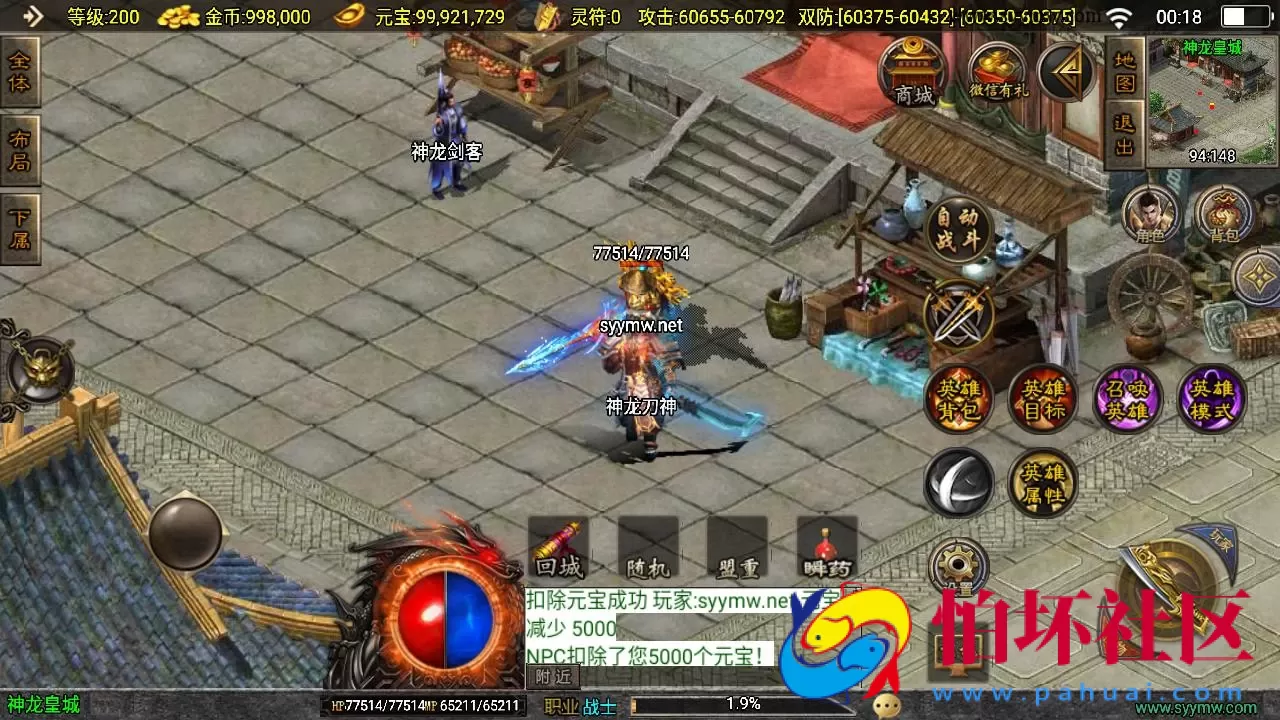Select the 全体 tab
Viewport: 1280px width, 720px height.
[20, 74]
